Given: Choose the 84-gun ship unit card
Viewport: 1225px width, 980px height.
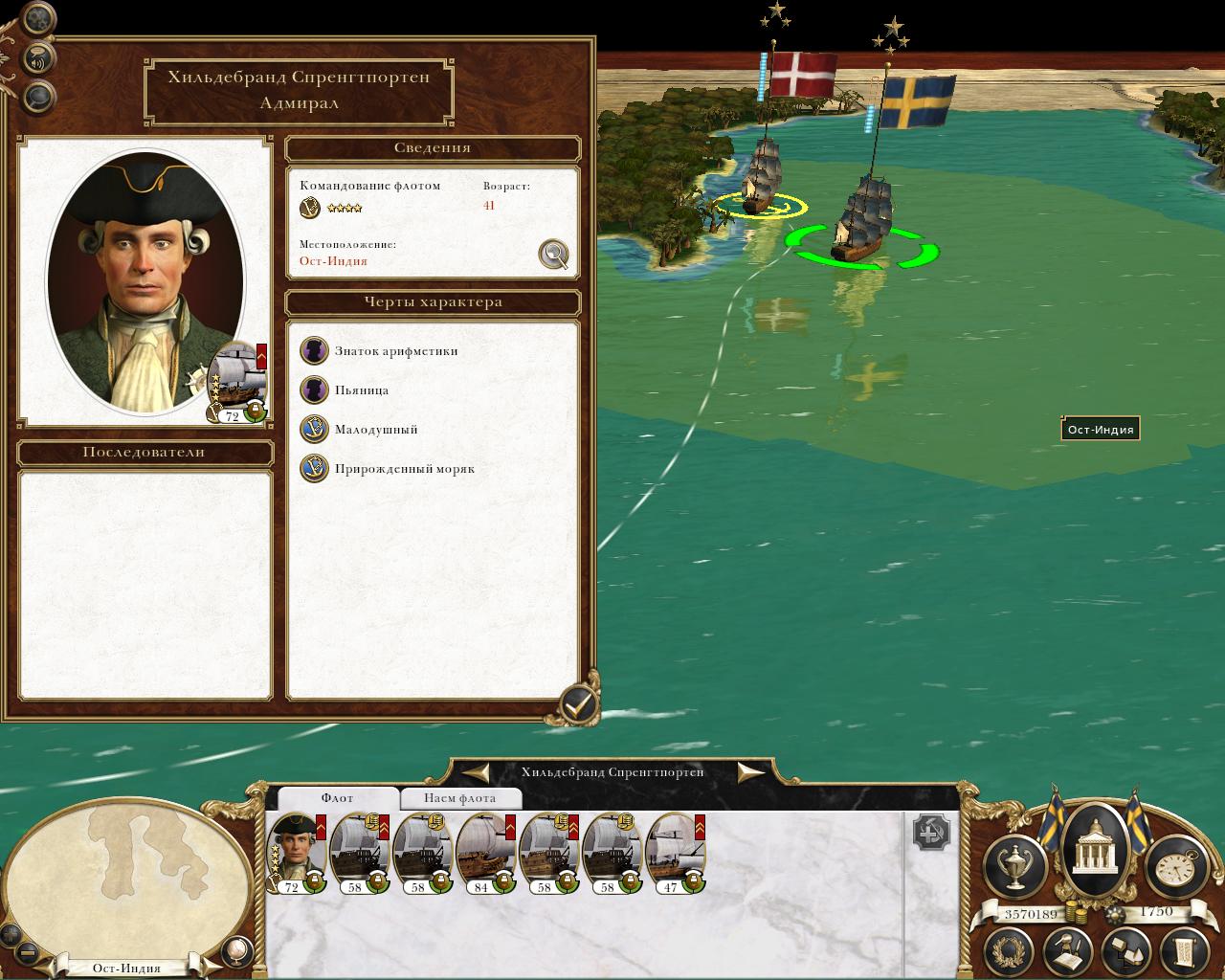Looking at the screenshot, I should 486,852.
